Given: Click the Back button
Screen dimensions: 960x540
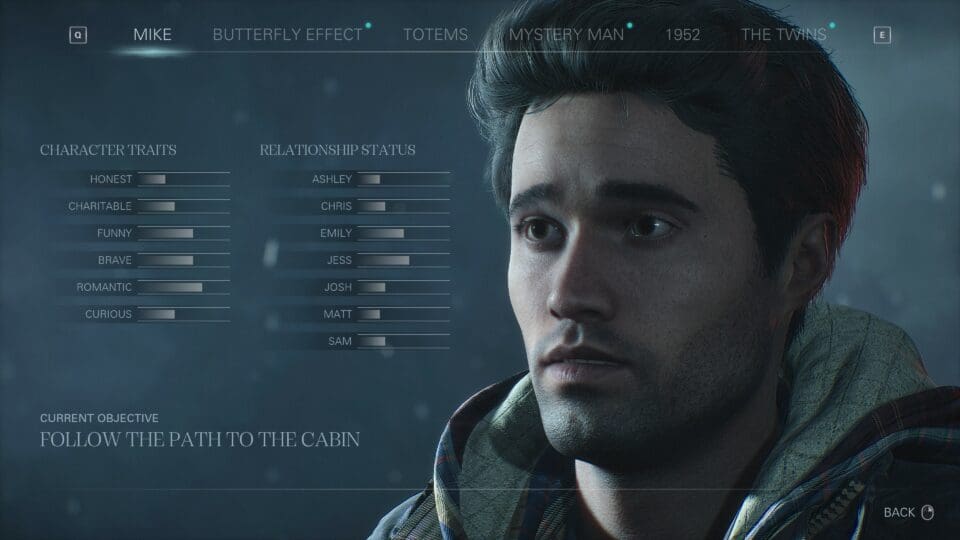Looking at the screenshot, I should tap(907, 512).
